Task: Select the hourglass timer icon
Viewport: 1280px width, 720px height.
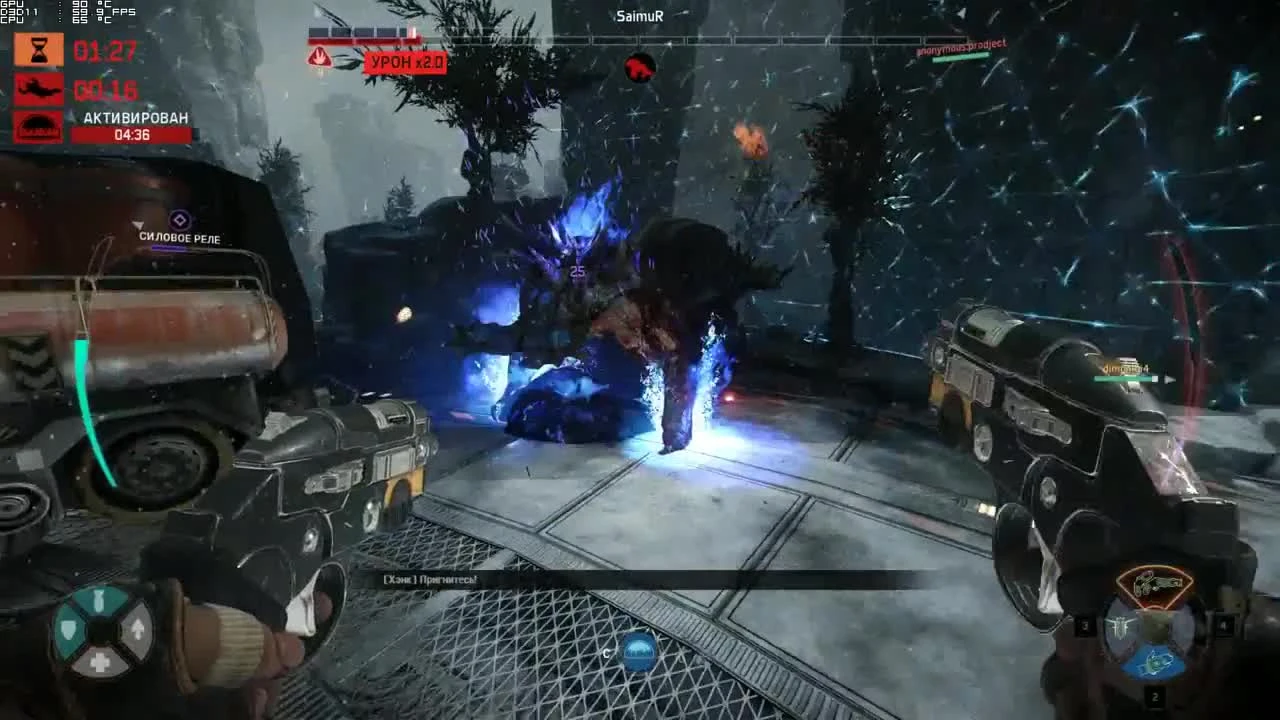Action: point(37,48)
